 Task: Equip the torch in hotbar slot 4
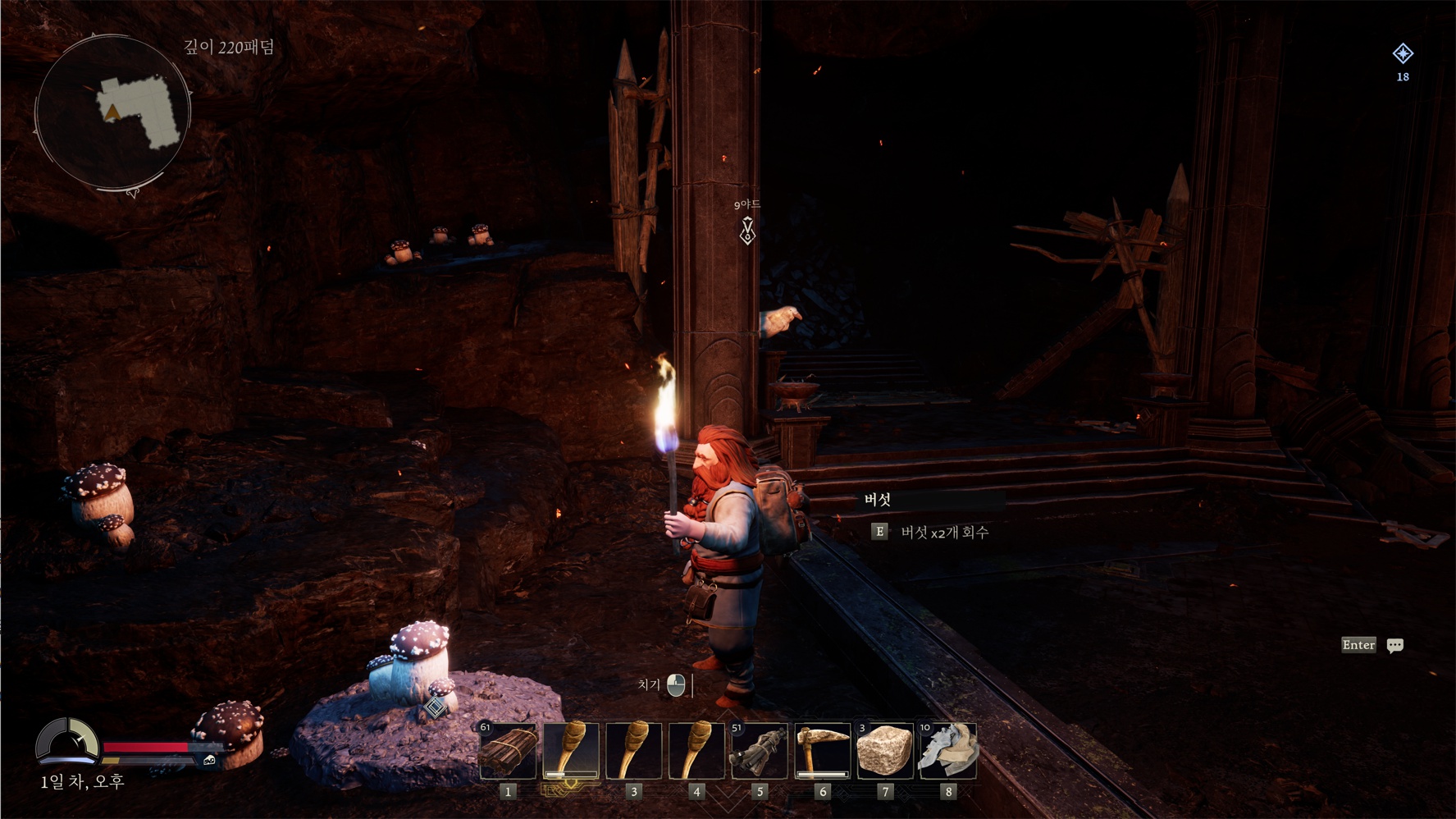point(696,750)
